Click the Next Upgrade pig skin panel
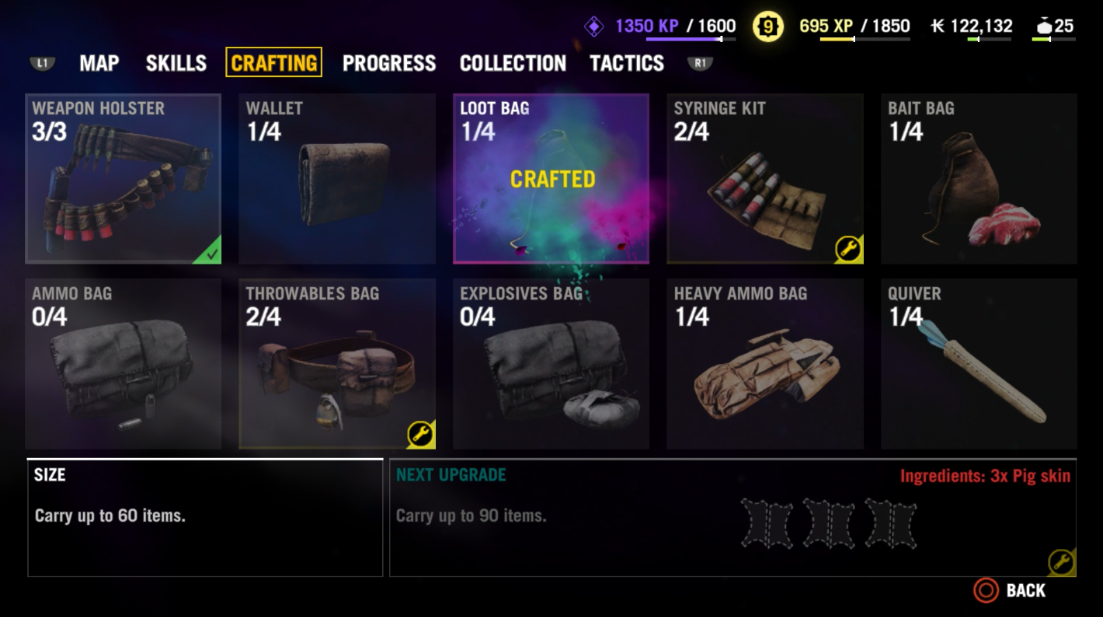 coord(732,518)
